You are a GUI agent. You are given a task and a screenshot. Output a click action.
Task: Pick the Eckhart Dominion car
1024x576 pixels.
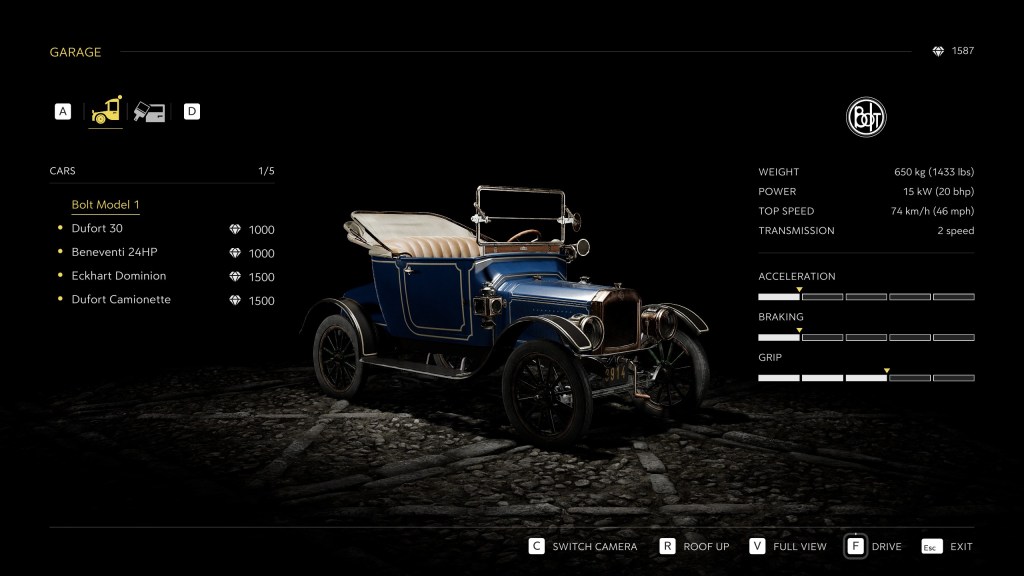(118, 276)
